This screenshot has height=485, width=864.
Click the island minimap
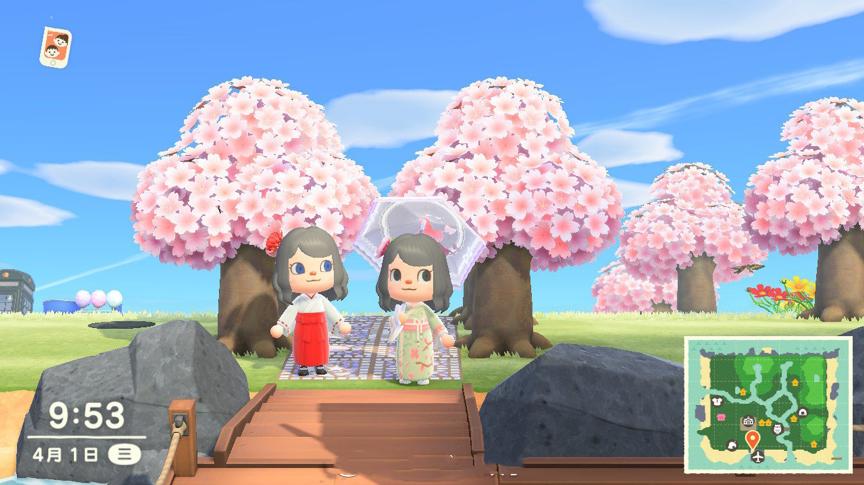point(767,404)
